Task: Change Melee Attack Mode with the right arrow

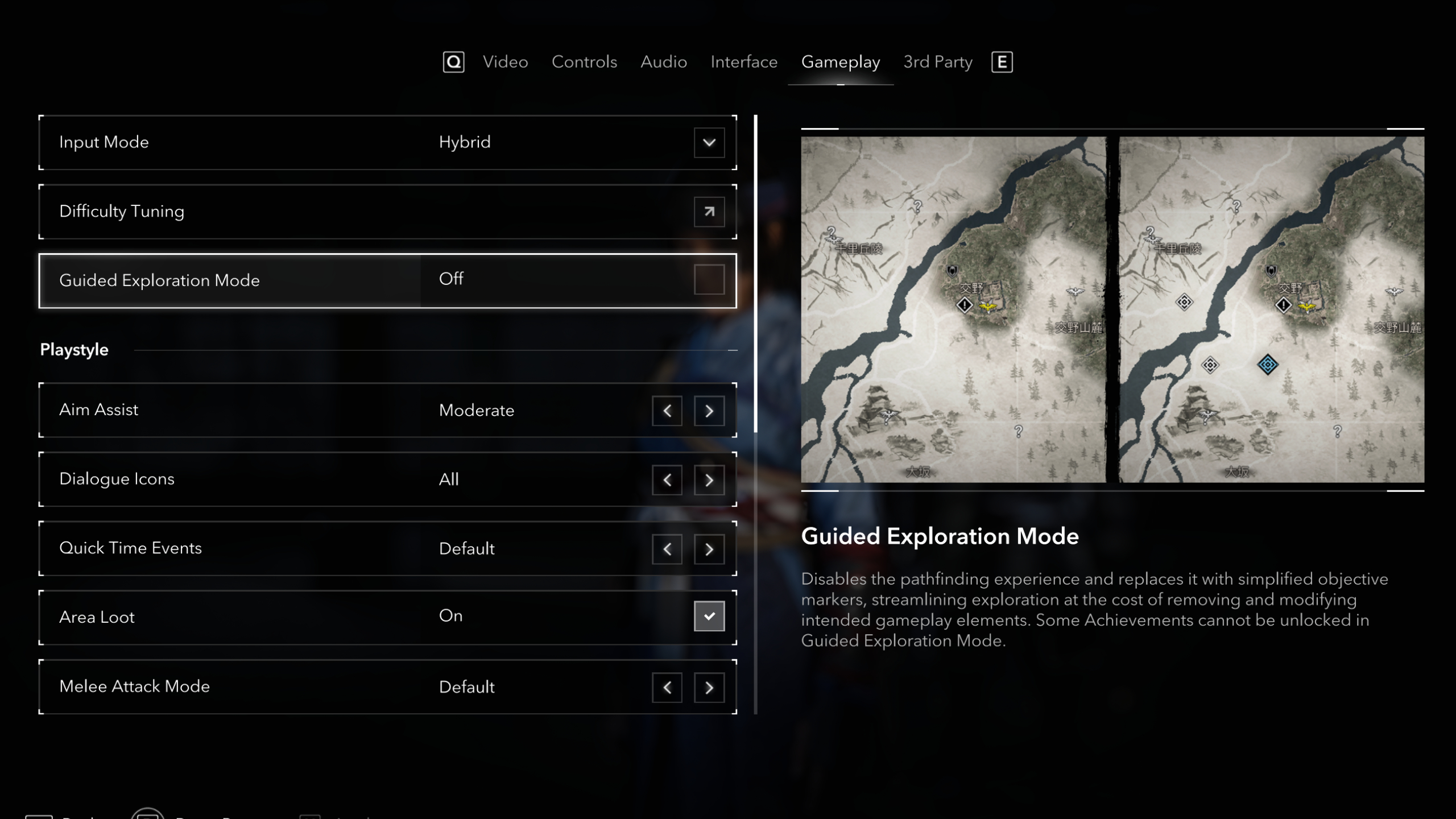Action: (709, 688)
